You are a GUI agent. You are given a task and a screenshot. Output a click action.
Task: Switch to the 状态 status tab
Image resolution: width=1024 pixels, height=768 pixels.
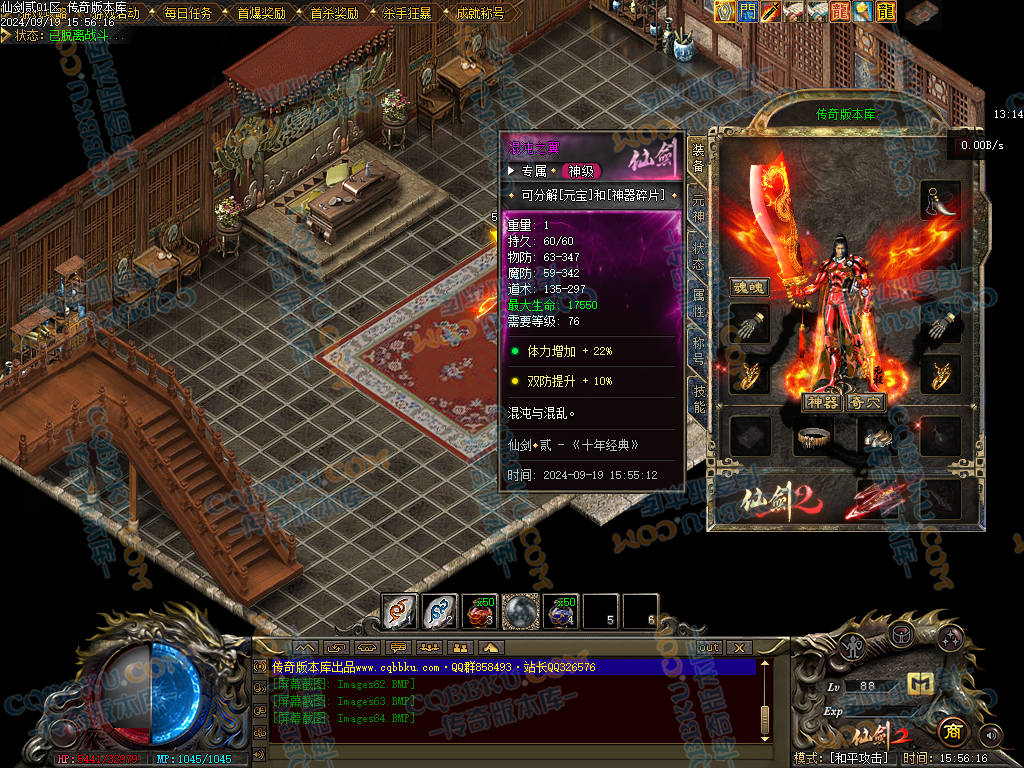click(x=698, y=254)
